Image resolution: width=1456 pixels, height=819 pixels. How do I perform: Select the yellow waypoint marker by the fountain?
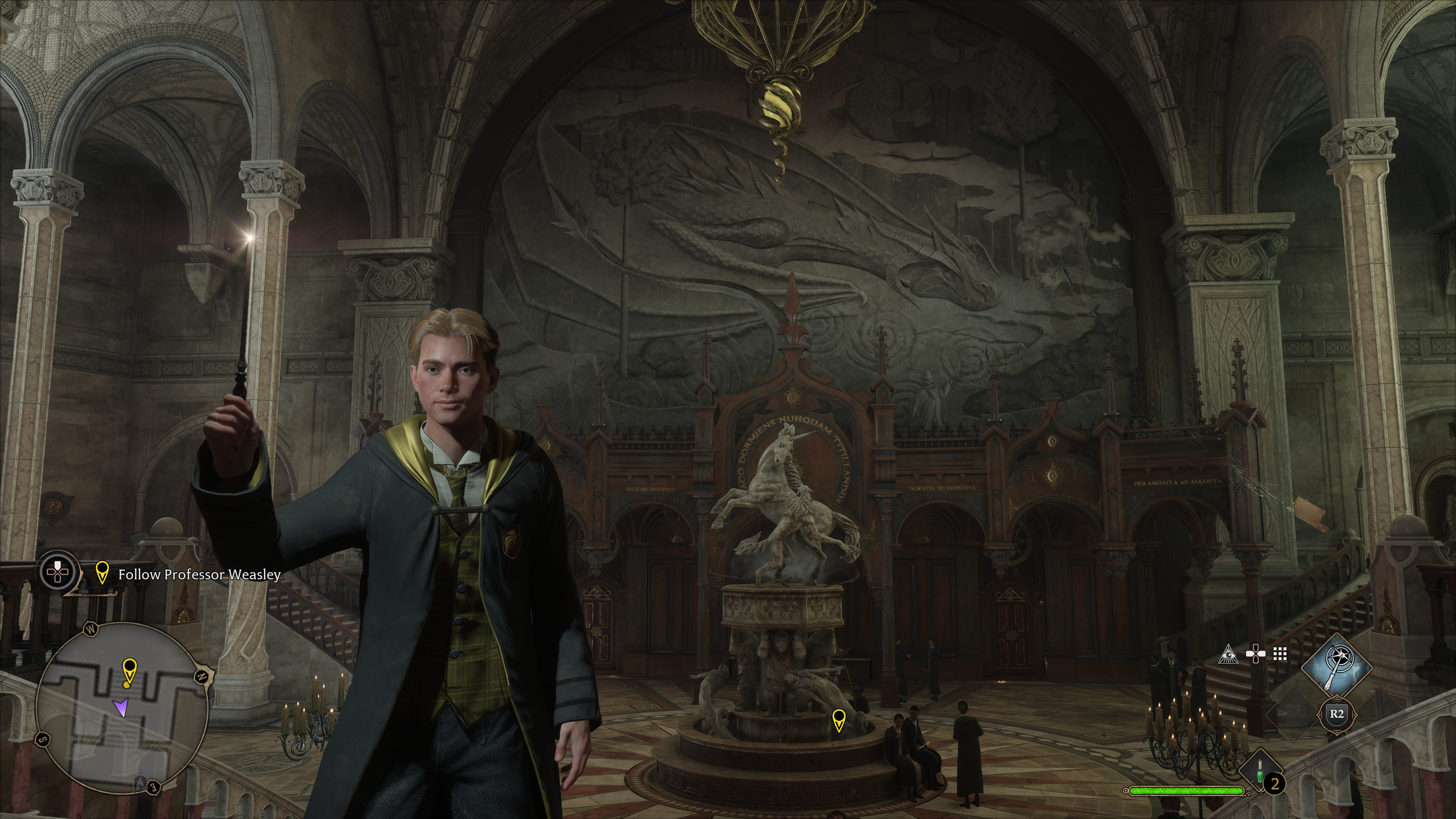(839, 720)
